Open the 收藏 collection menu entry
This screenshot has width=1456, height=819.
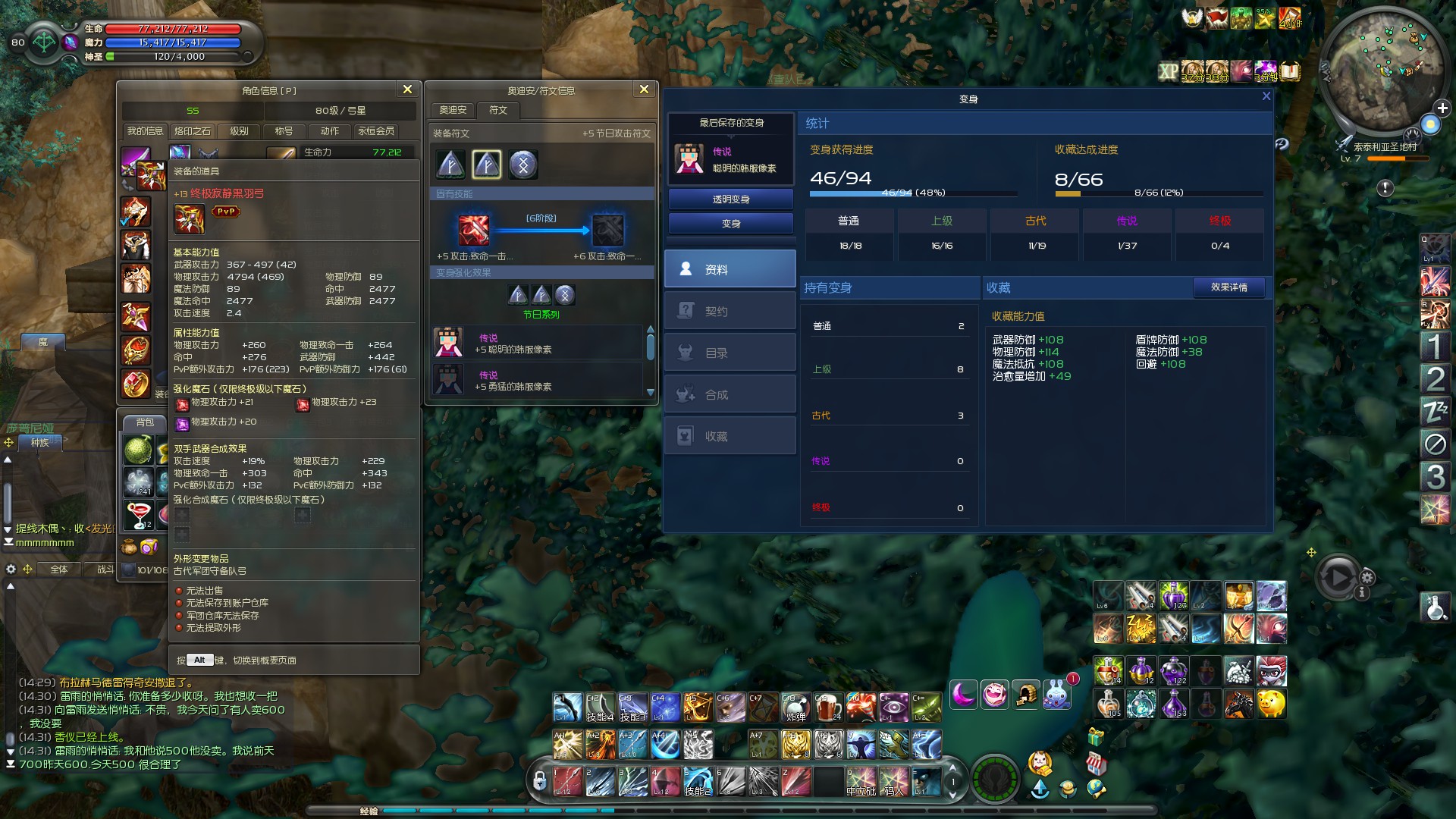click(x=730, y=436)
